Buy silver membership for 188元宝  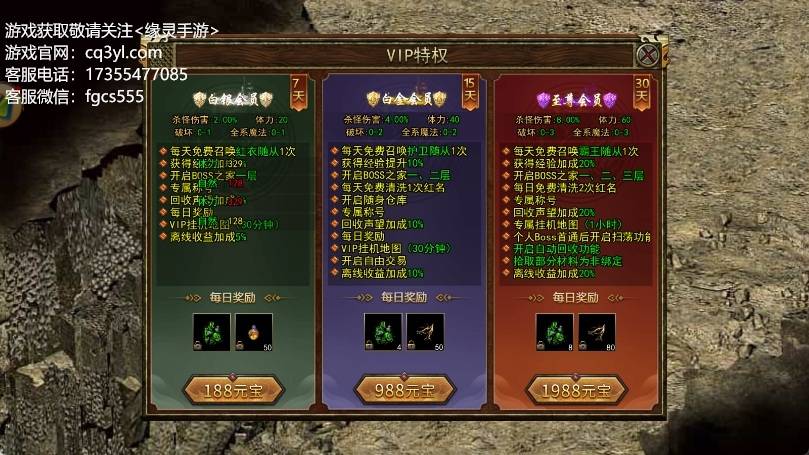pos(218,389)
